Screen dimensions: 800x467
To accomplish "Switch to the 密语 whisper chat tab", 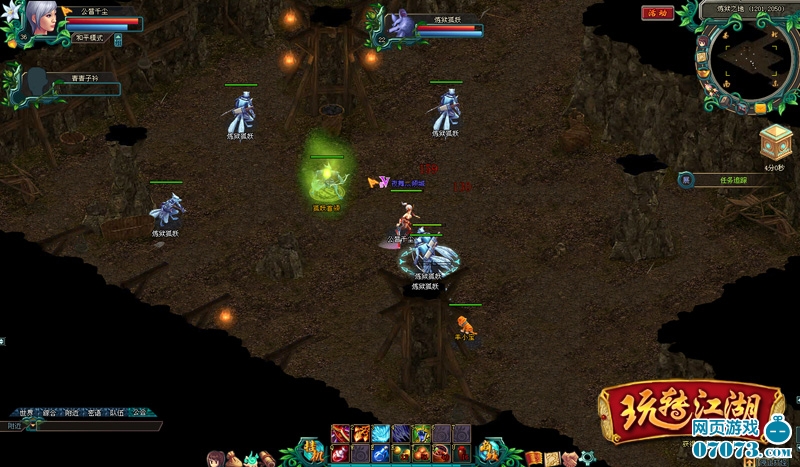I will click(x=94, y=412).
